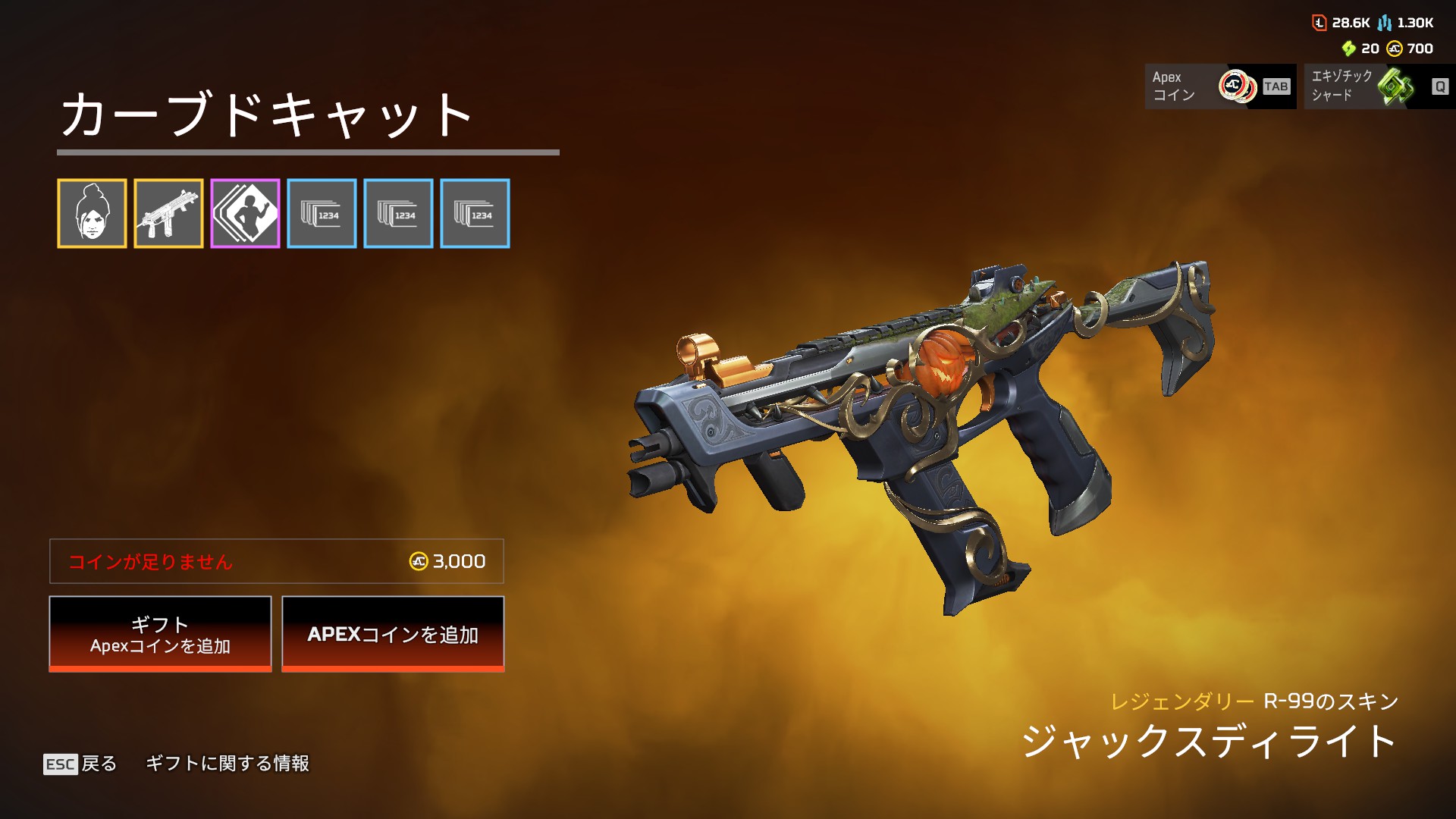The width and height of the screenshot is (1456, 819).
Task: Open ギフトに関する情報 link
Action: point(227,764)
